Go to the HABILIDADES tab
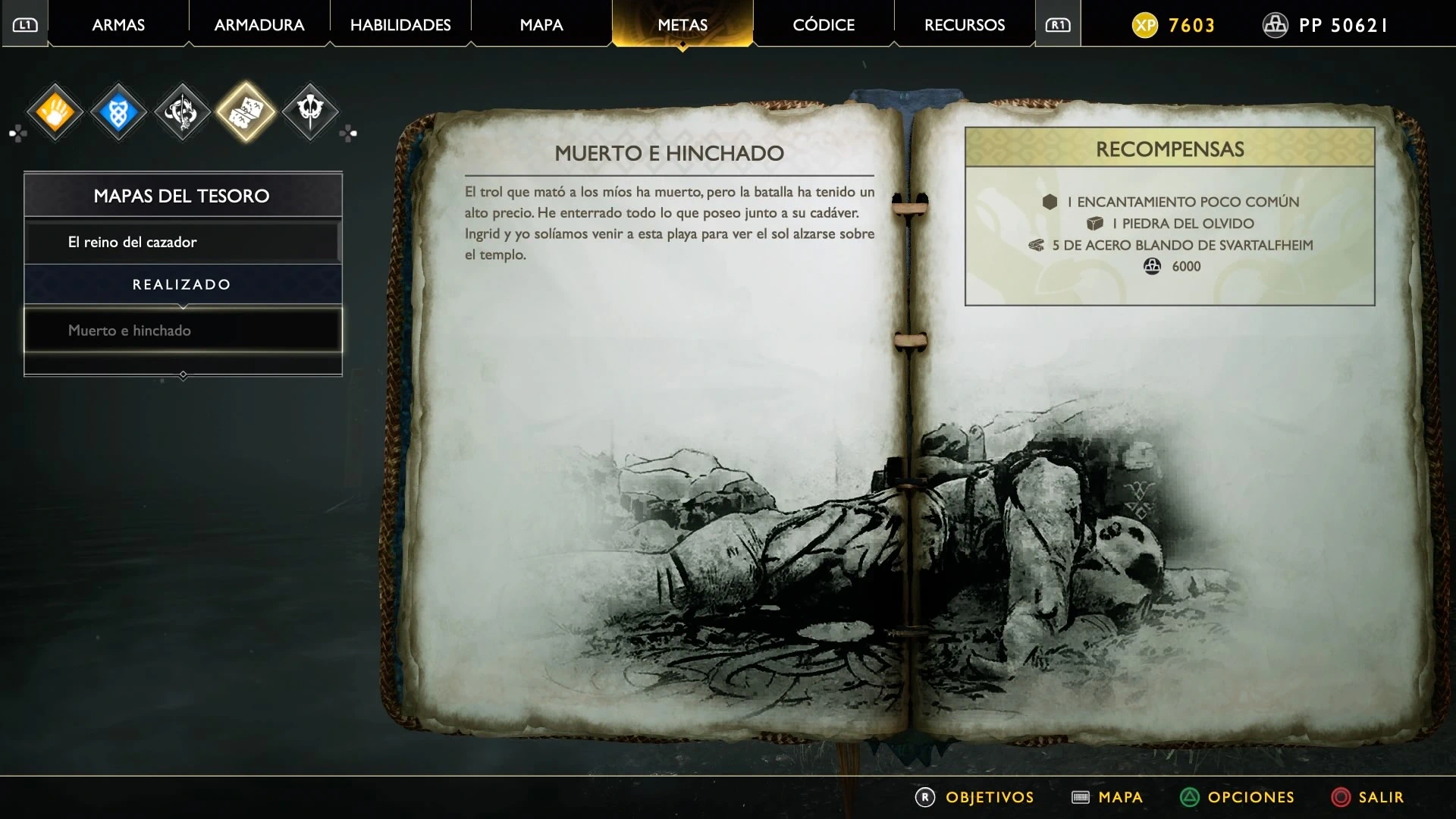Screen dimensions: 1456x819 [400, 25]
